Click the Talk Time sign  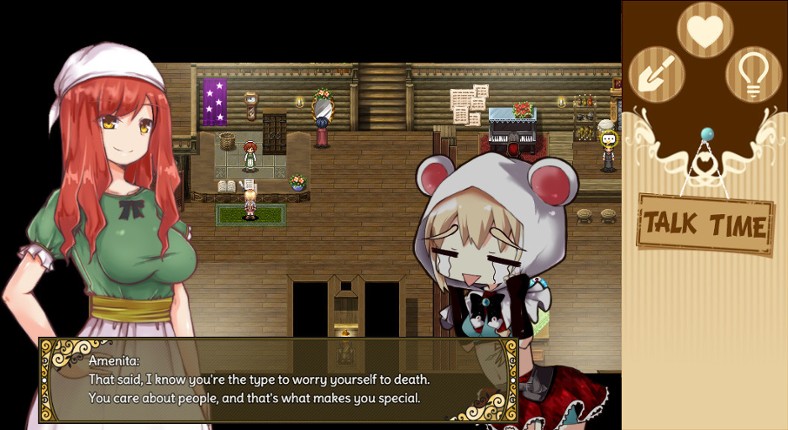coord(705,223)
